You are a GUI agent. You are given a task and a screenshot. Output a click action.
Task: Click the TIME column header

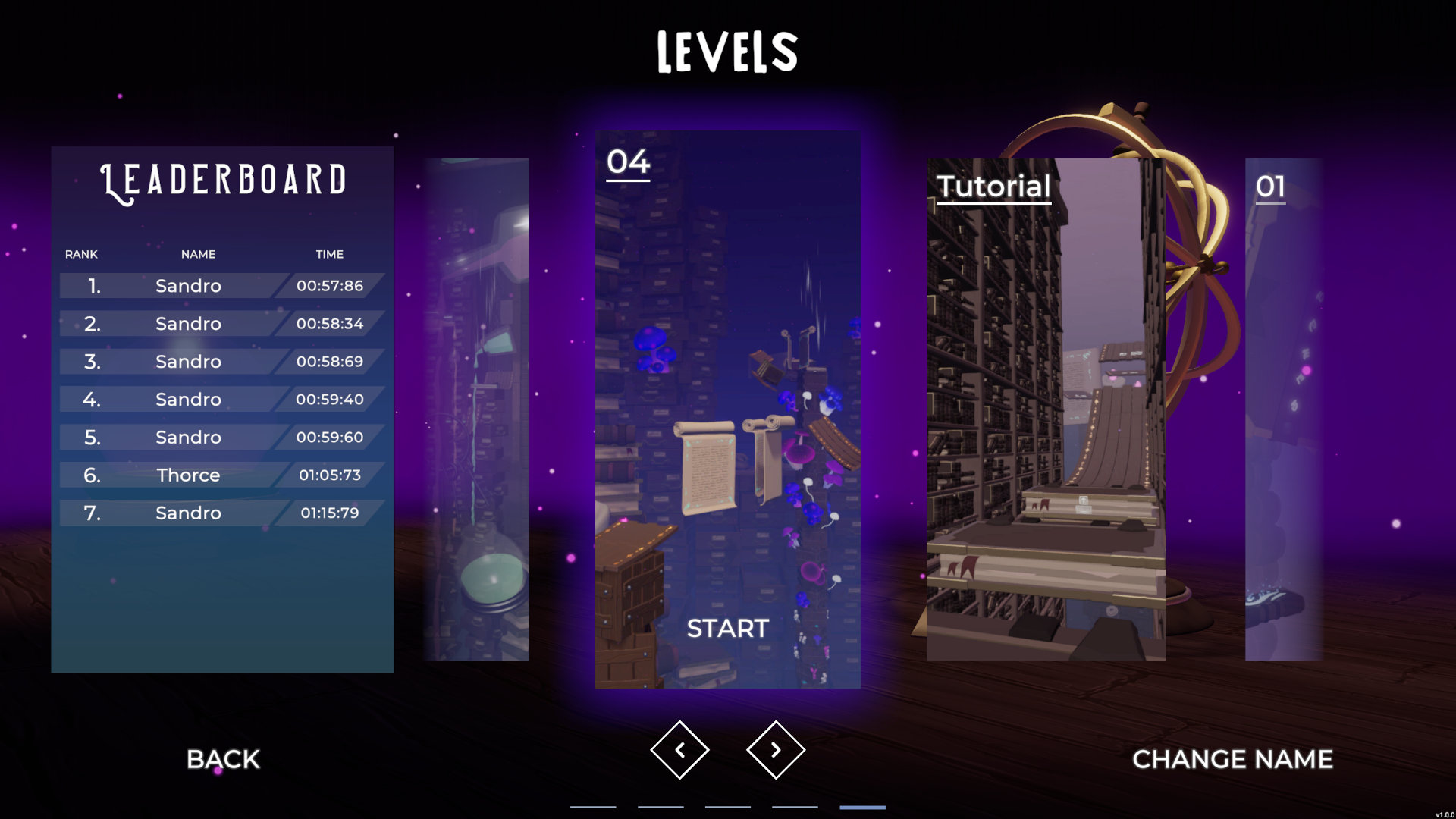[x=330, y=255]
